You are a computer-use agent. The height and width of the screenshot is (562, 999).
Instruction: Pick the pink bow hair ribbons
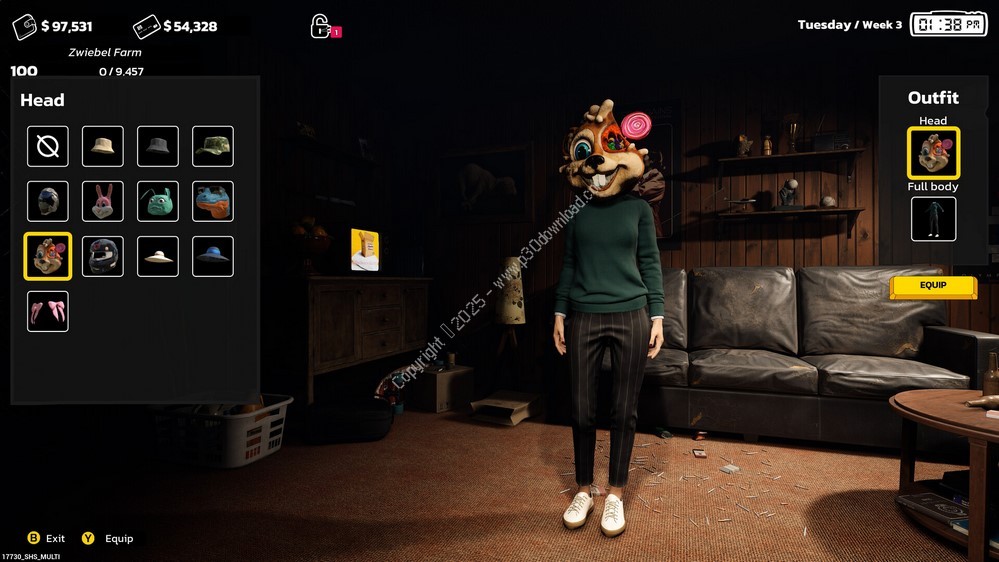coord(48,311)
